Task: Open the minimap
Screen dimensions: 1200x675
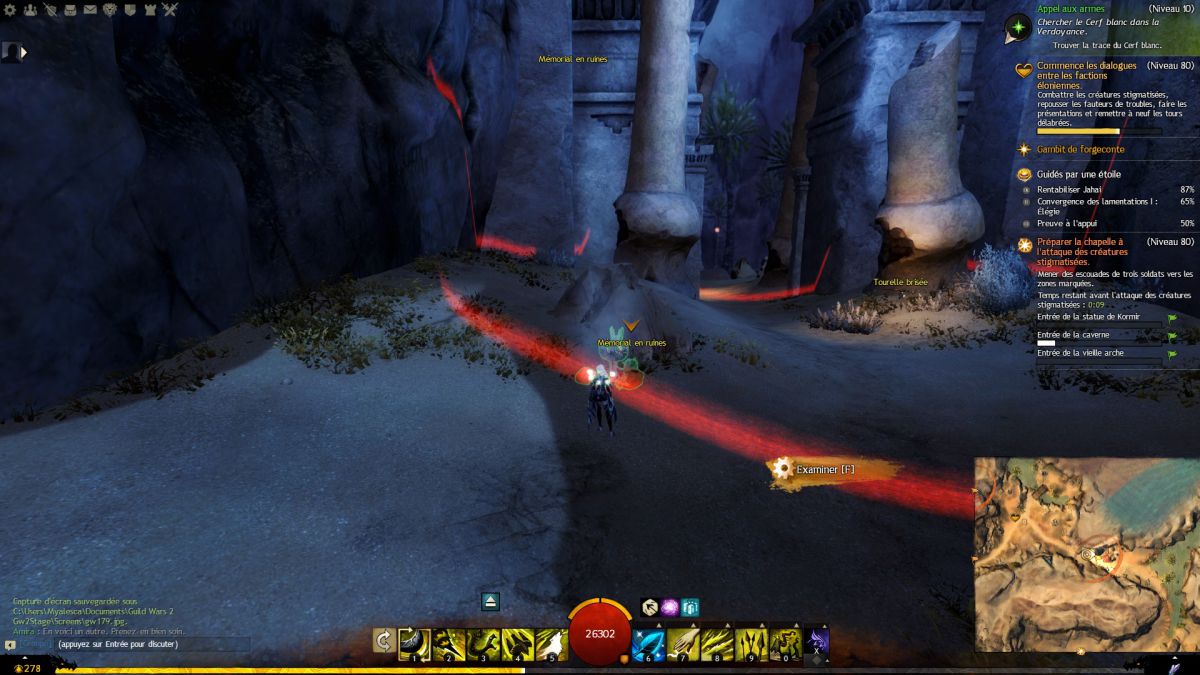Action: pyautogui.click(x=1086, y=554)
